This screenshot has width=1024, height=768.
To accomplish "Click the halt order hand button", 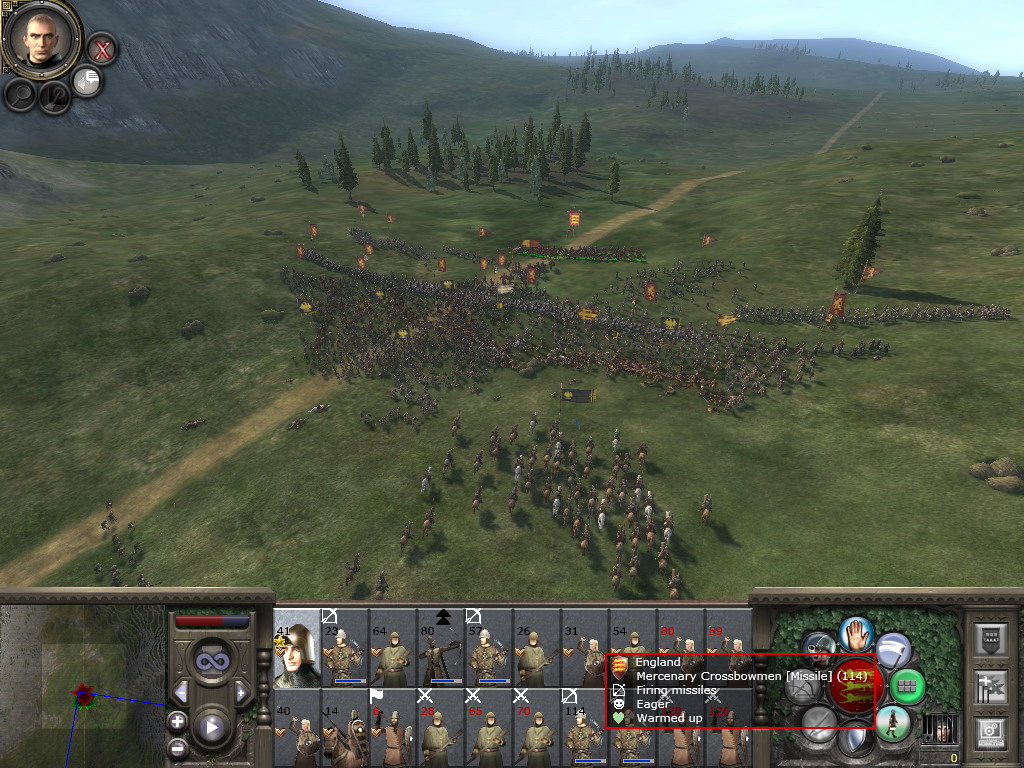I will (856, 633).
